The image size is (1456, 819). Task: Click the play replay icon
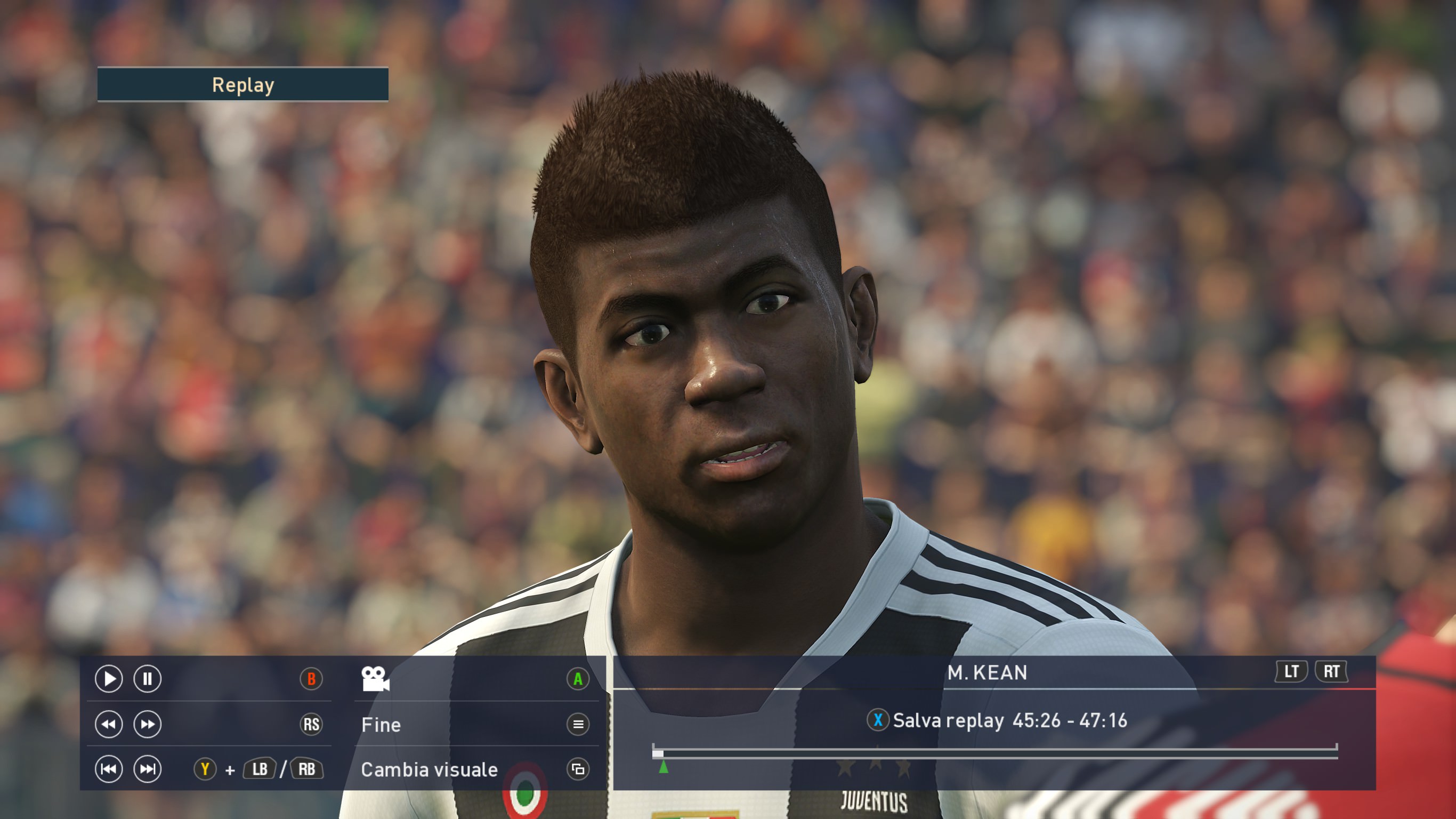[x=109, y=679]
